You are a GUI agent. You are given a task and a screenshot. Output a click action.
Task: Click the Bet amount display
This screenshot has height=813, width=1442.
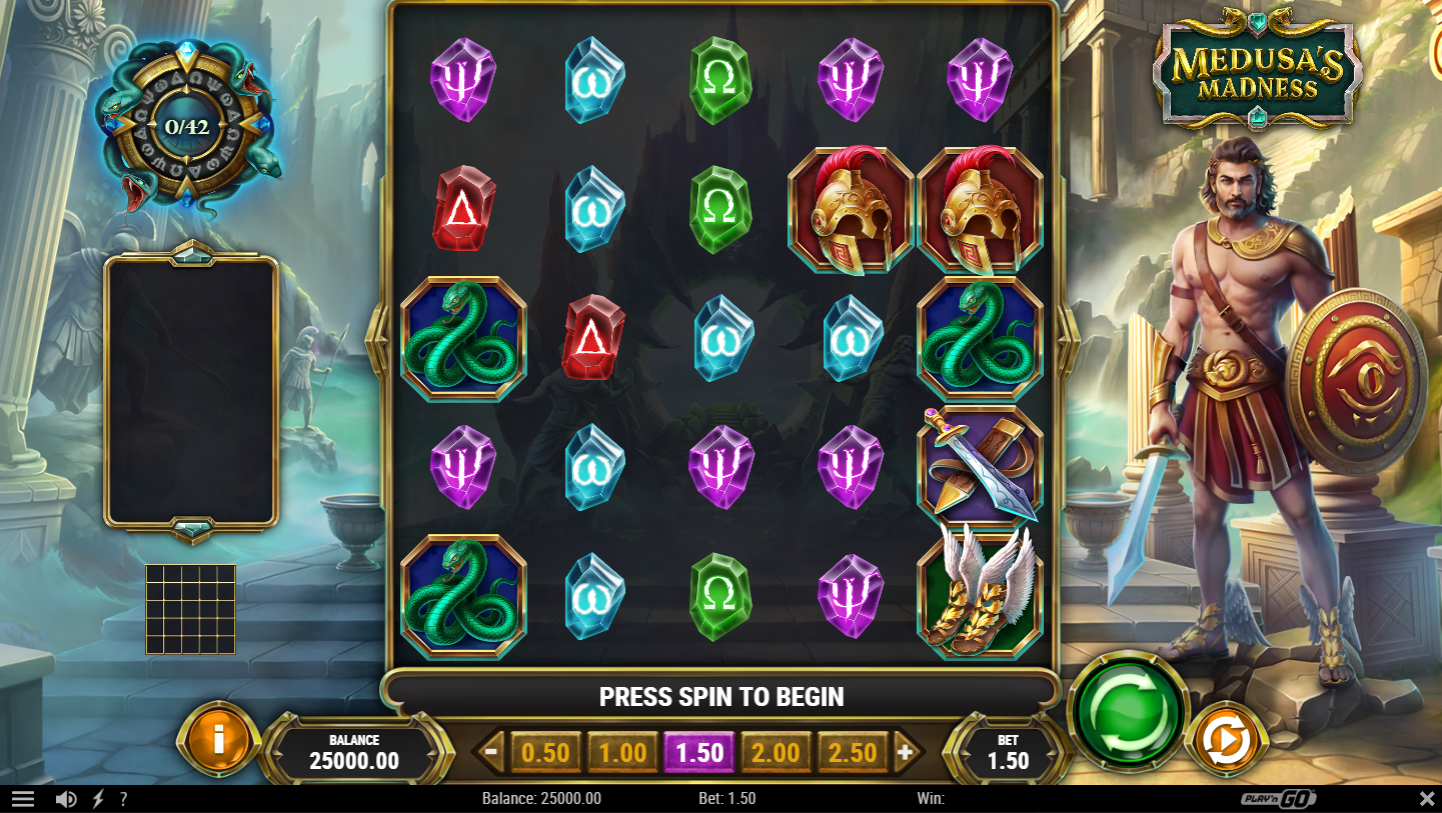coord(1010,753)
